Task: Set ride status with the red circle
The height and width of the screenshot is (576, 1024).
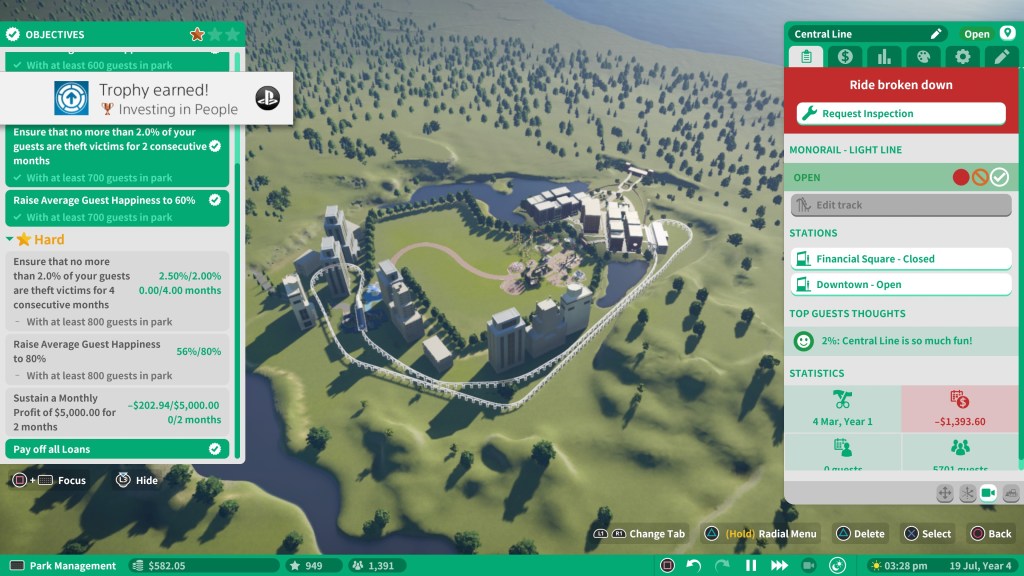Action: pos(961,178)
